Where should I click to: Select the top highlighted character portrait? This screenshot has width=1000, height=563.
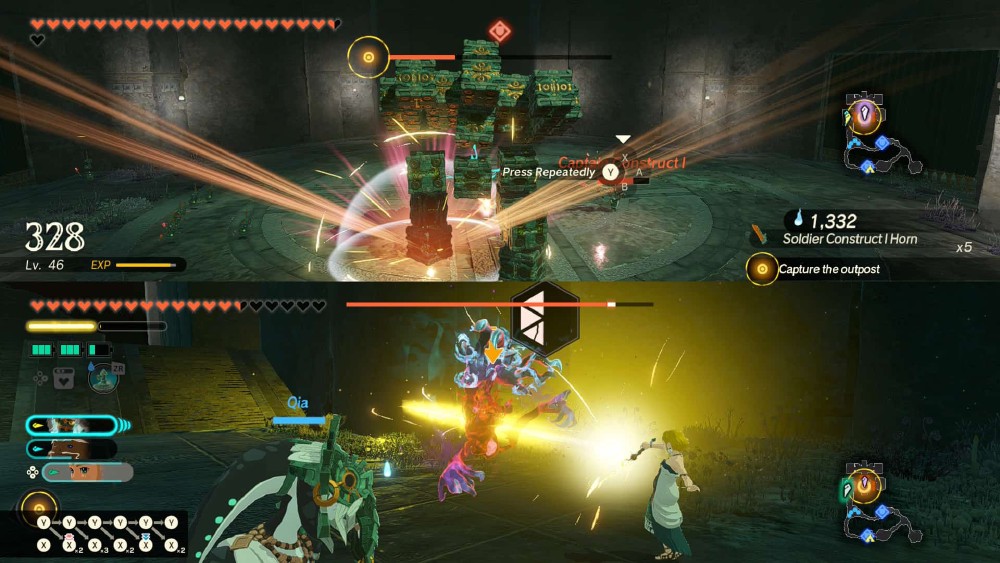[x=70, y=425]
